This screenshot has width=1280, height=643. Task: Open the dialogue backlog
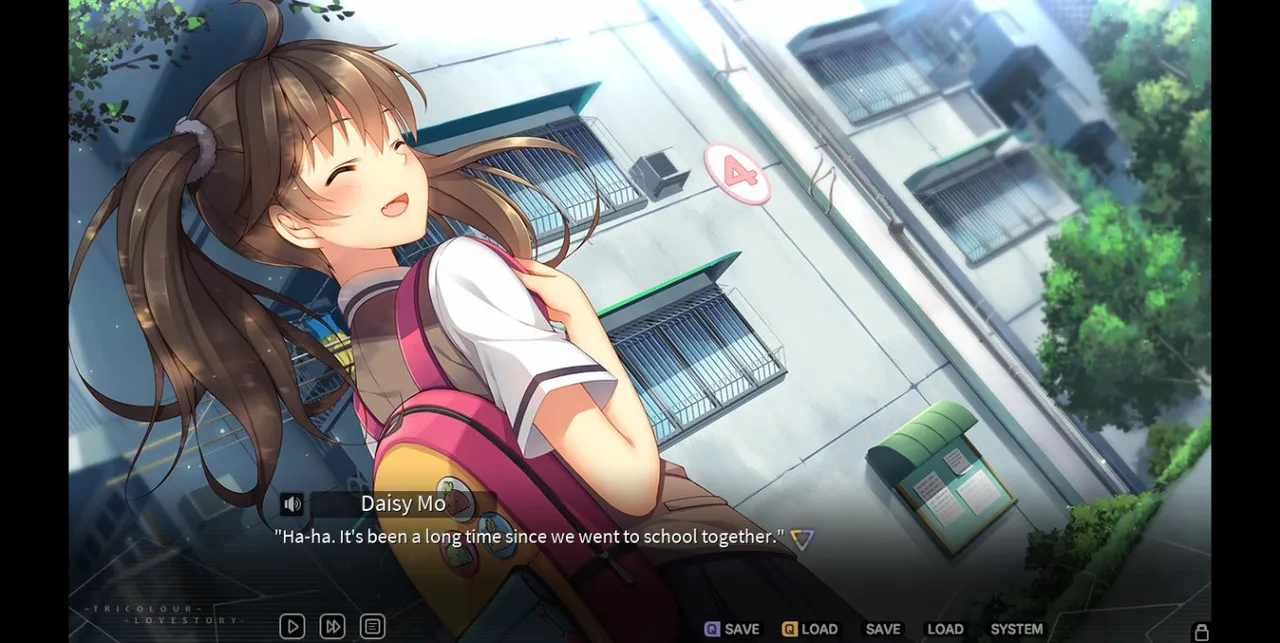pyautogui.click(x=372, y=627)
